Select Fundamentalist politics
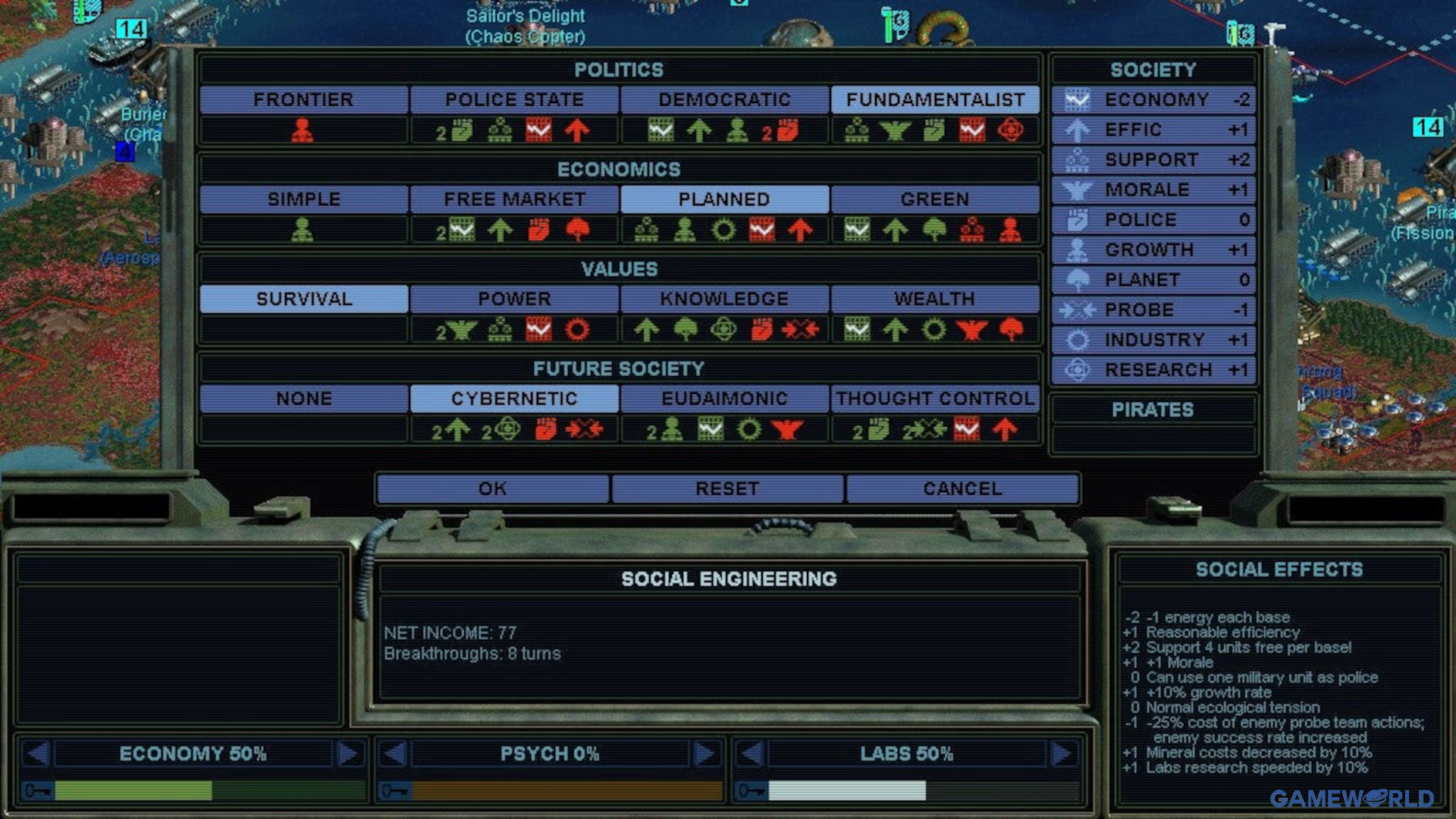The width and height of the screenshot is (1456, 819). (935, 100)
